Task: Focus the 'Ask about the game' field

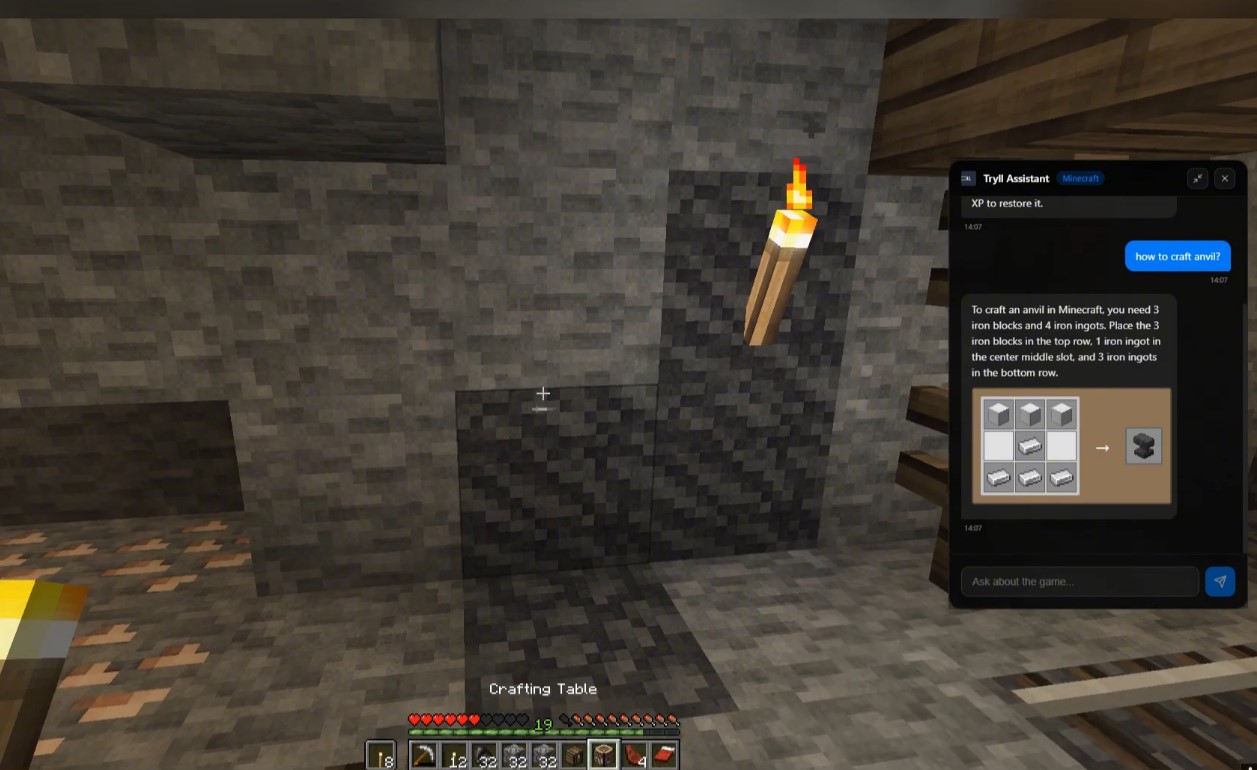Action: 1079,582
